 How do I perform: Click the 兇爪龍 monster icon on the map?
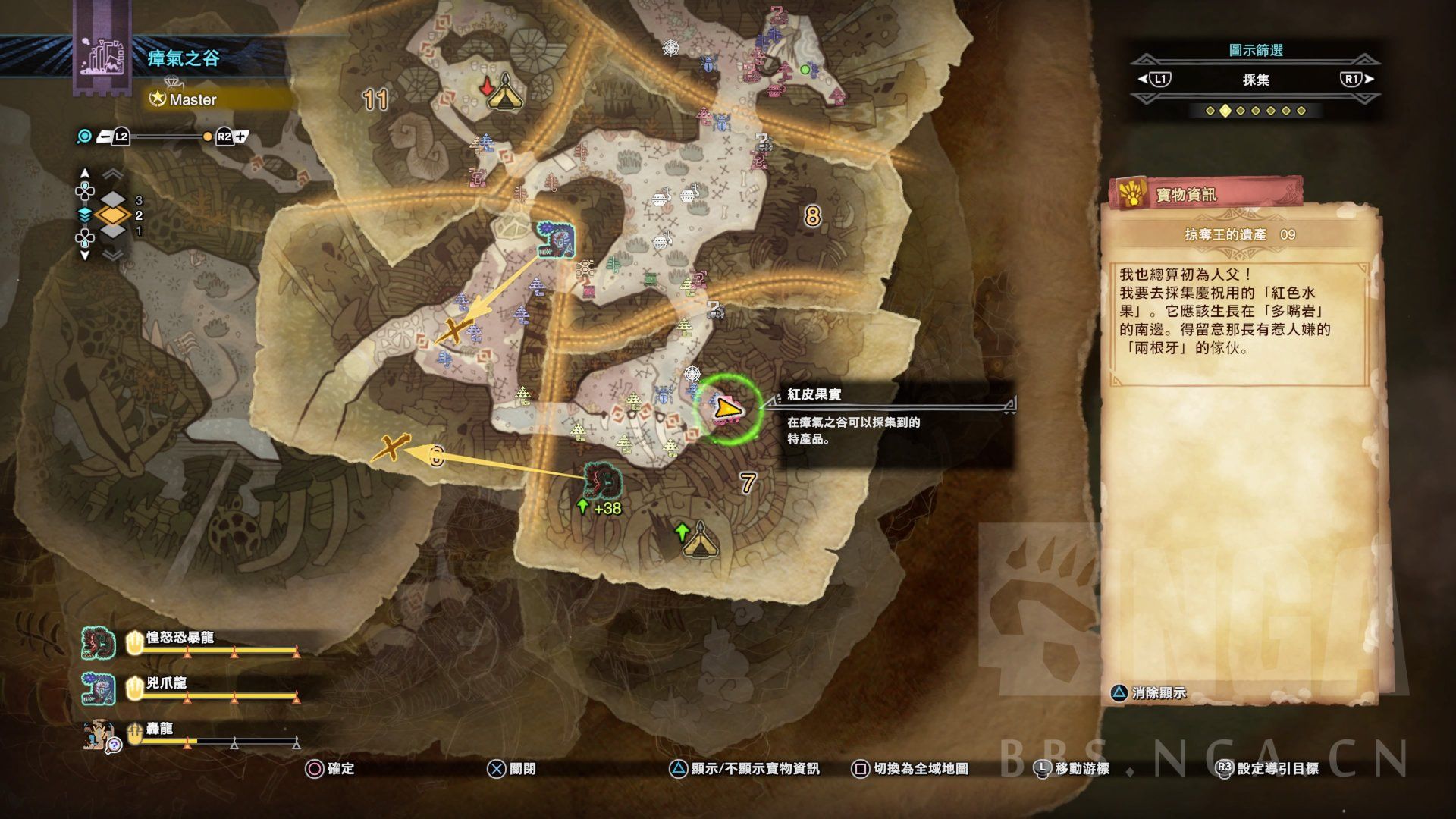click(556, 240)
